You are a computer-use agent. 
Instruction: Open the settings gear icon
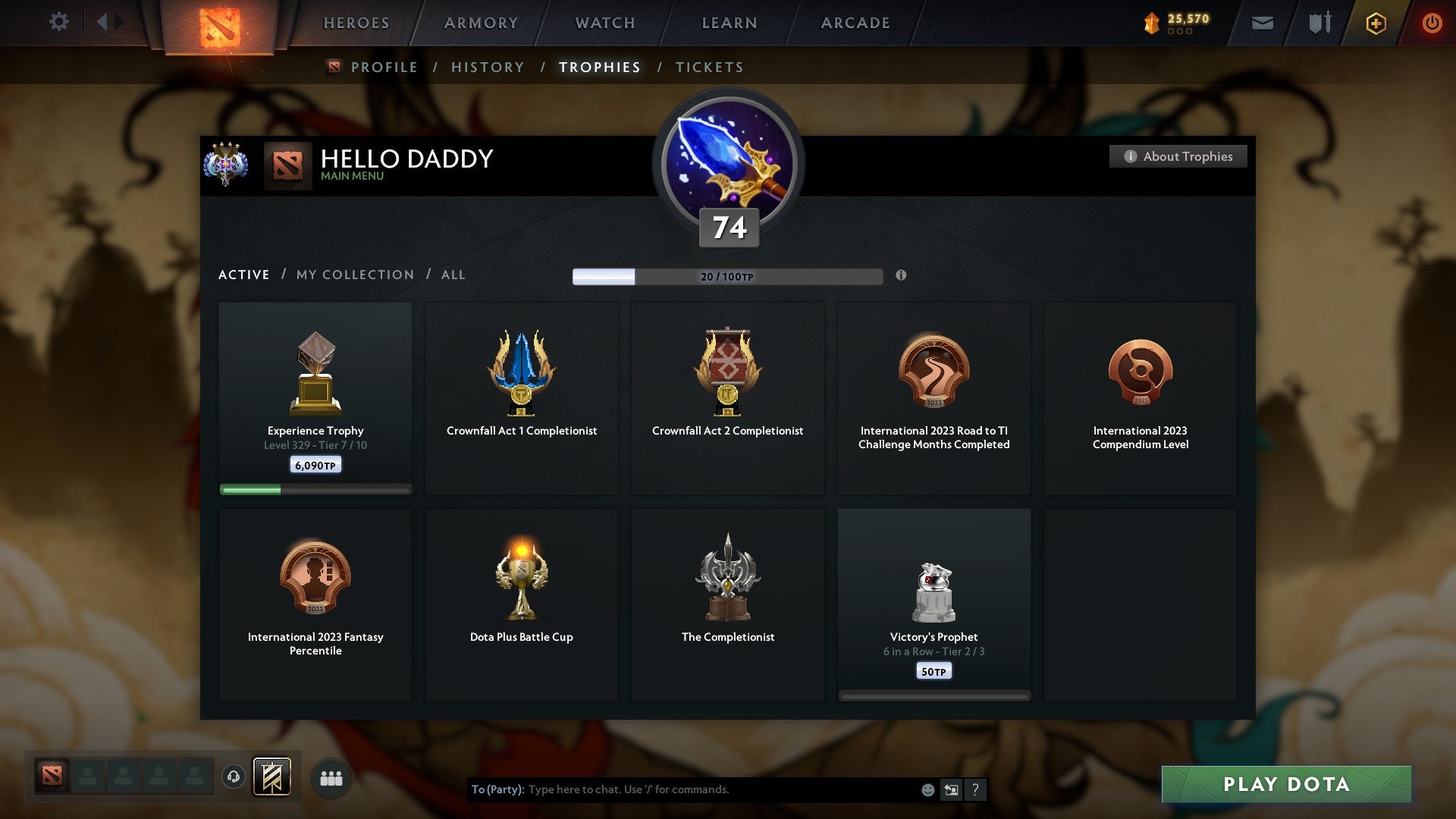[59, 22]
